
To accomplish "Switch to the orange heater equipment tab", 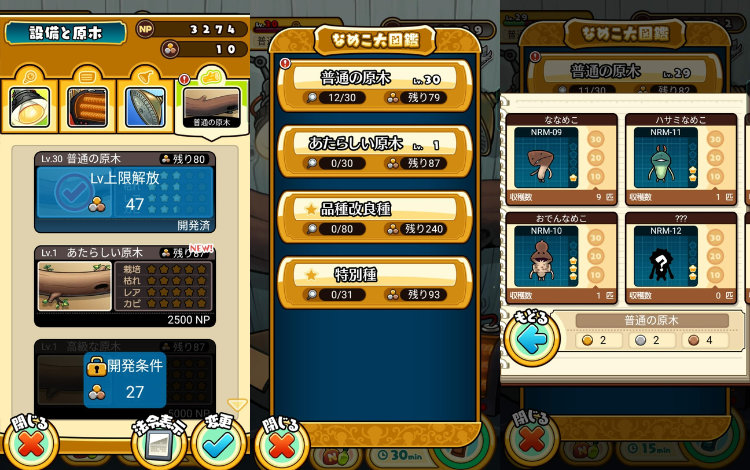I will pyautogui.click(x=87, y=106).
